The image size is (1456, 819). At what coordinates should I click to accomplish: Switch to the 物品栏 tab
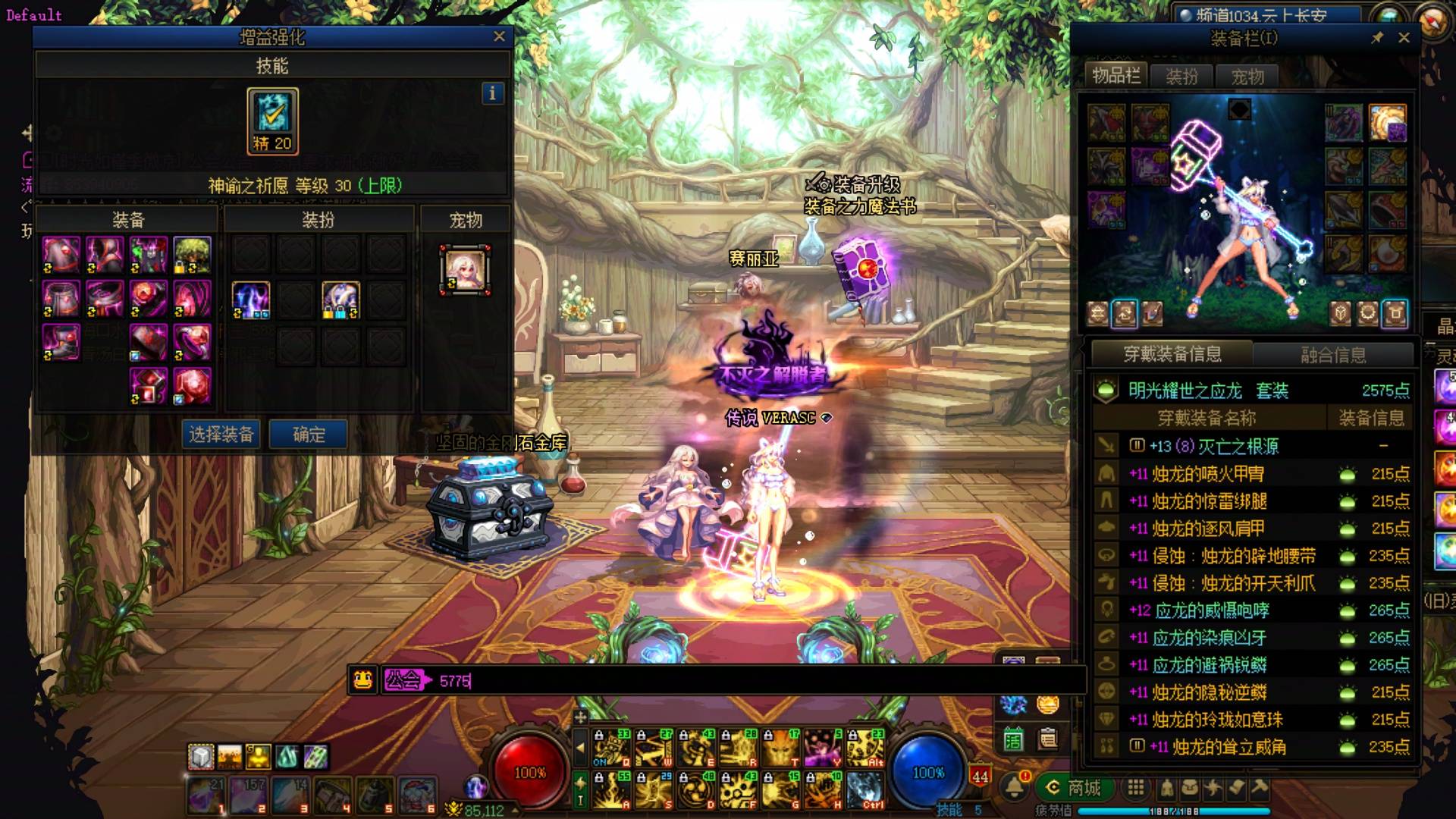tap(1116, 76)
